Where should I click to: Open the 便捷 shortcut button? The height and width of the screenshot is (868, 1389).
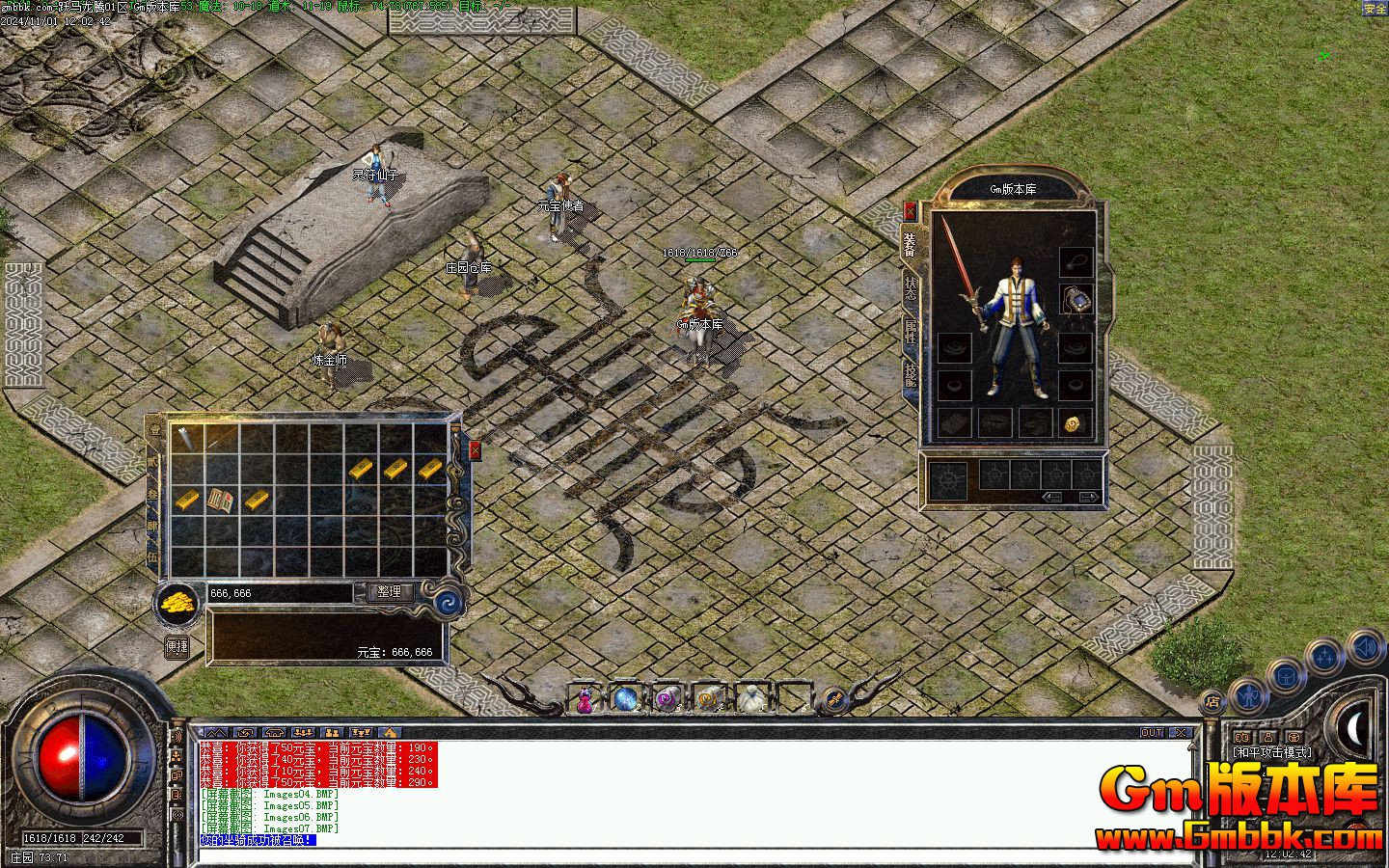pos(177,647)
